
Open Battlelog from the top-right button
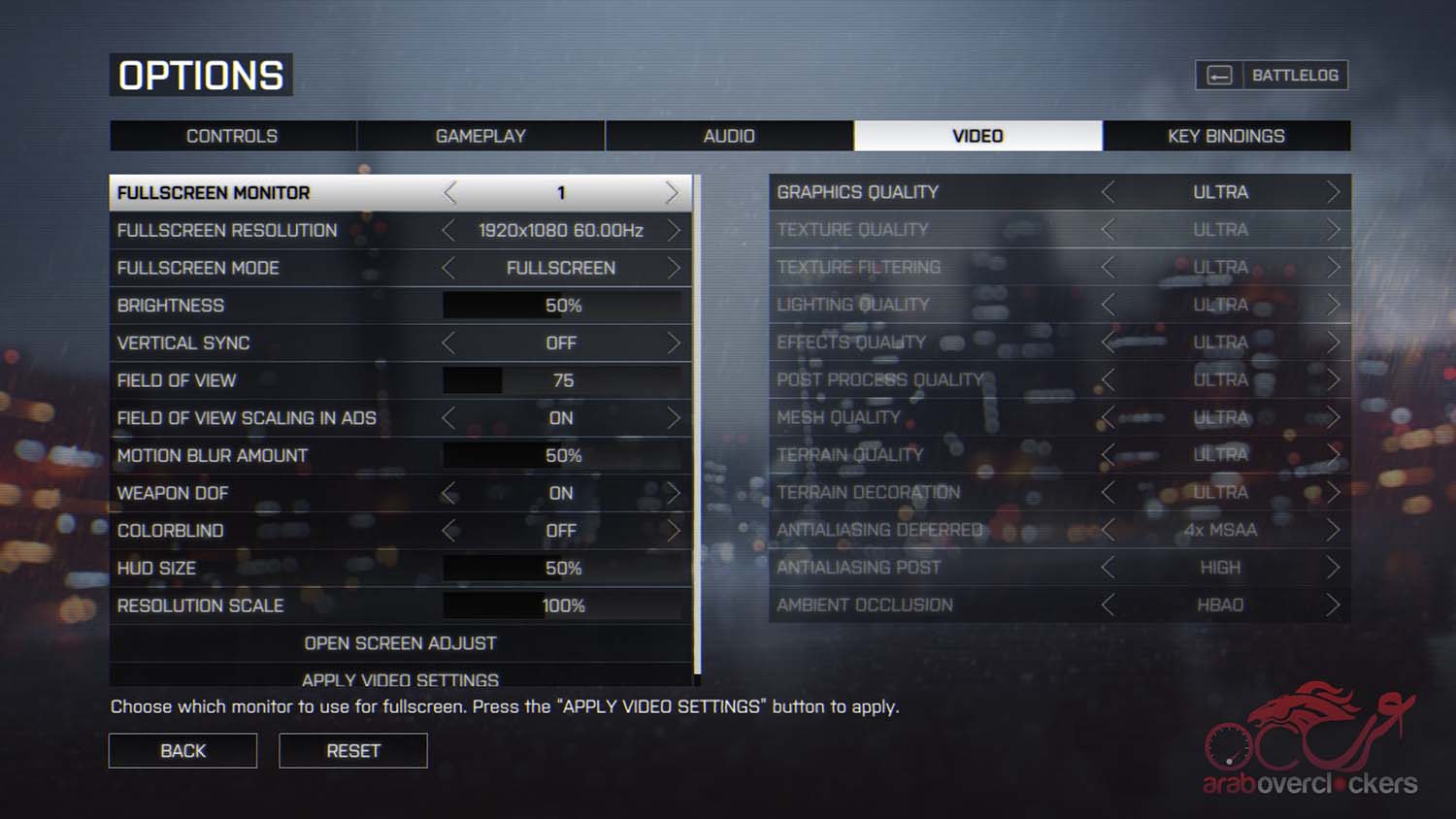tap(1272, 76)
